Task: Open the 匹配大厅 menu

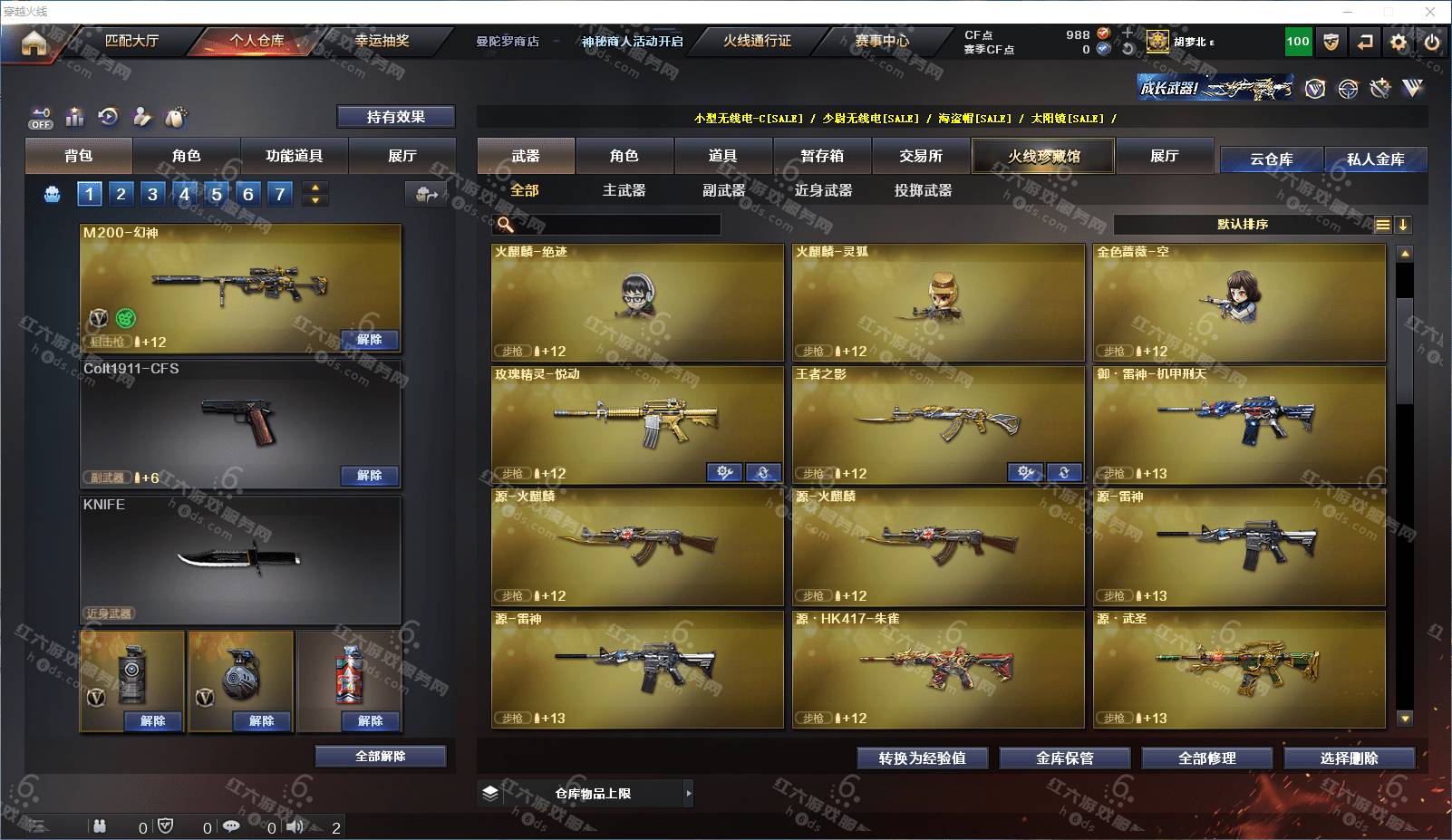Action: click(131, 41)
